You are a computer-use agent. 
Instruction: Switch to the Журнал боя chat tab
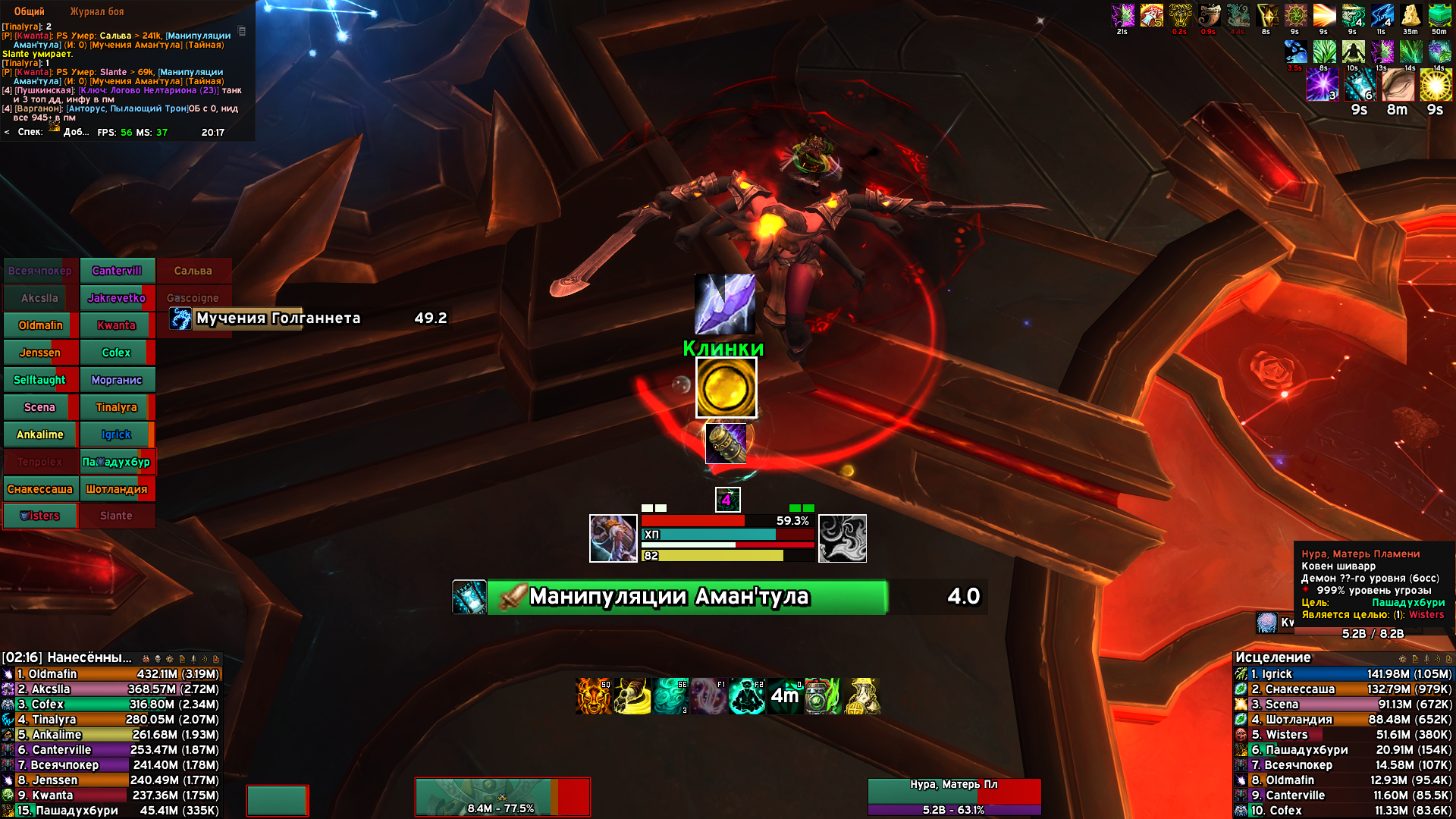coord(96,11)
